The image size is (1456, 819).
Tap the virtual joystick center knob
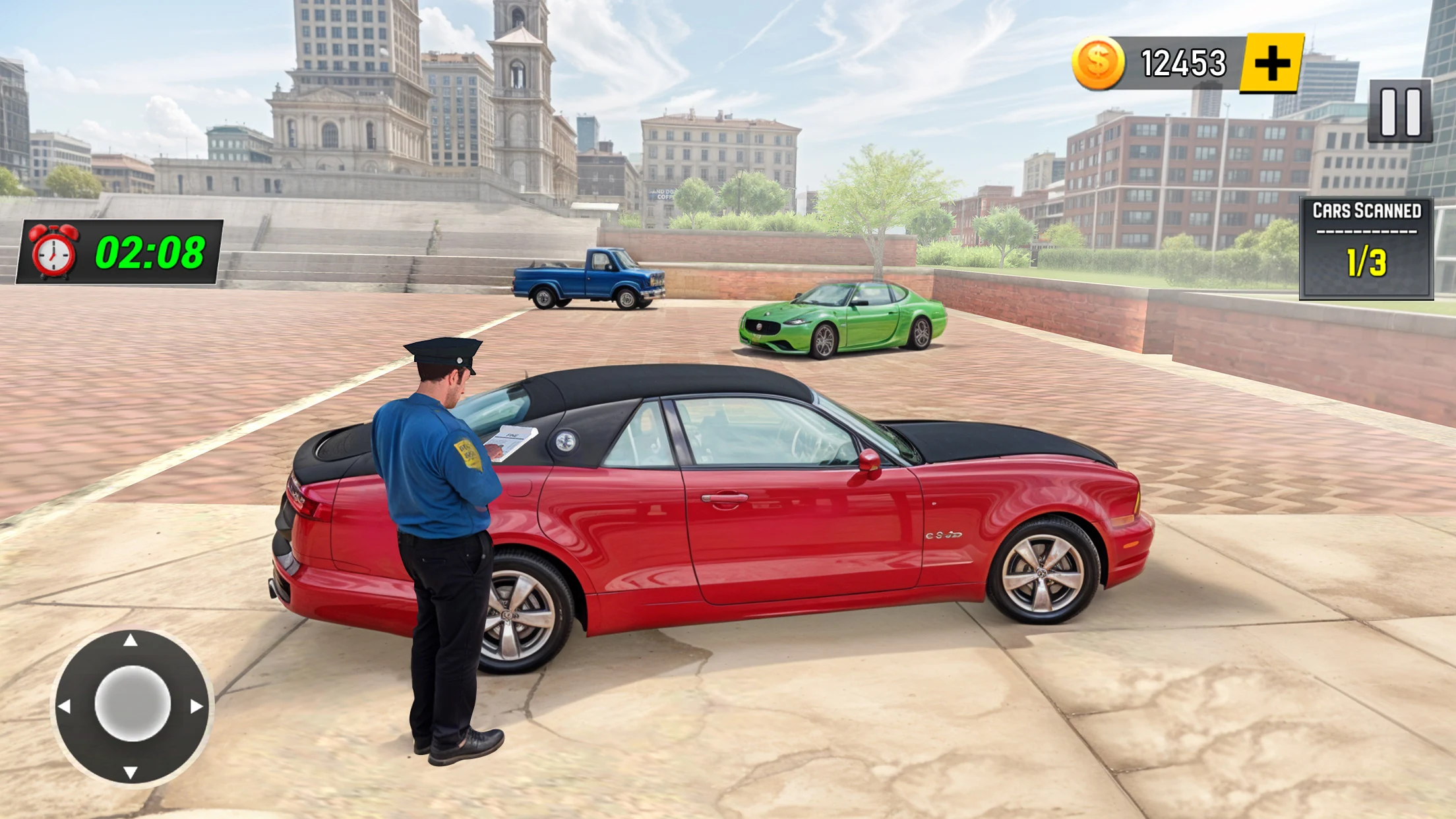(133, 703)
